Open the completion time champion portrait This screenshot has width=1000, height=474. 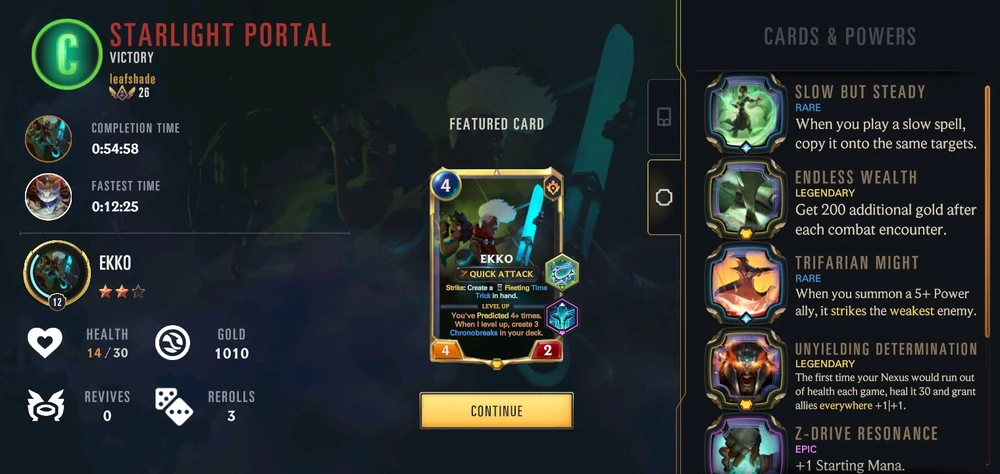[x=48, y=138]
